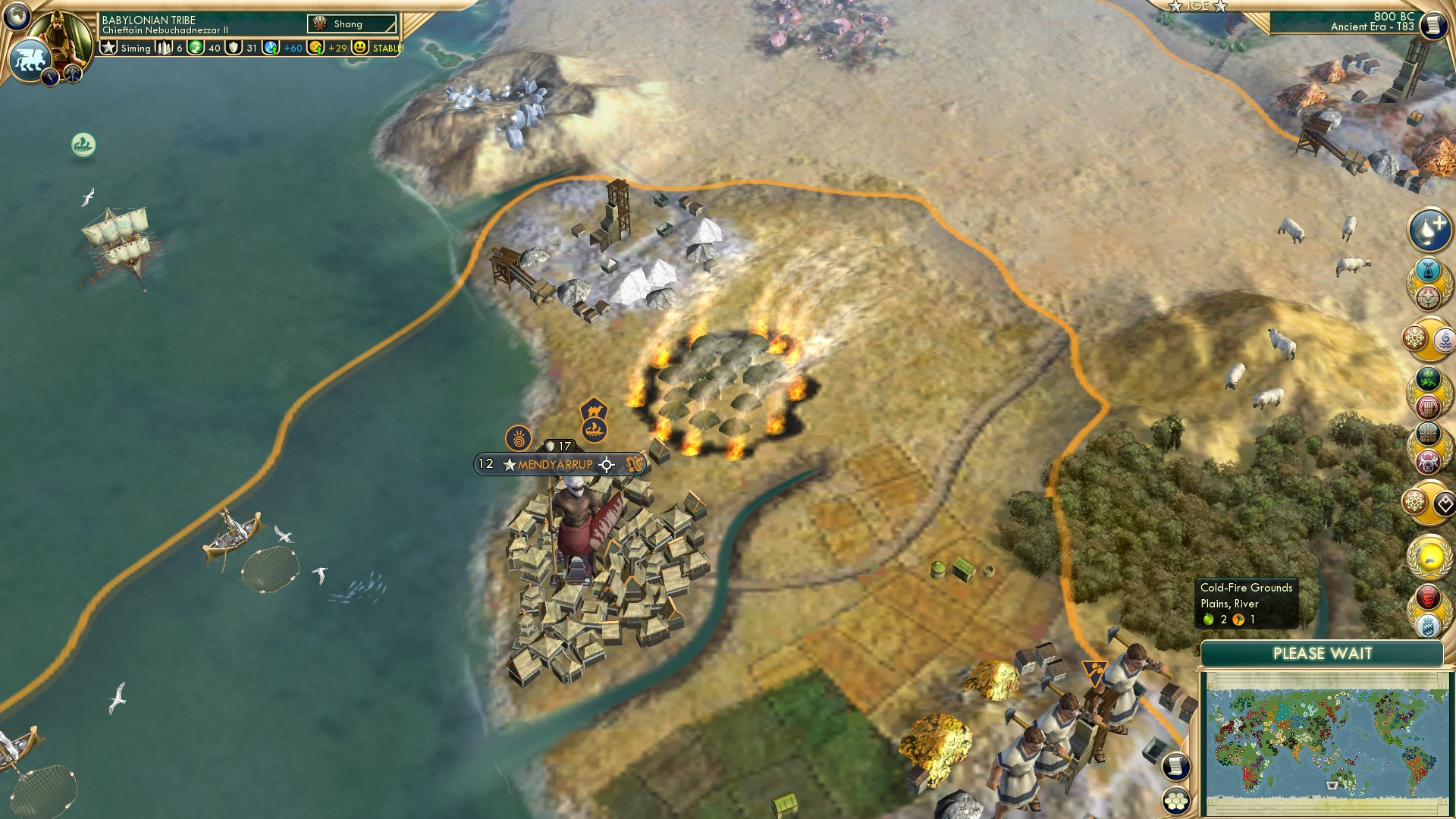This screenshot has width=1456, height=819.
Task: Click the PLEASE WAIT banner
Action: point(1324,653)
